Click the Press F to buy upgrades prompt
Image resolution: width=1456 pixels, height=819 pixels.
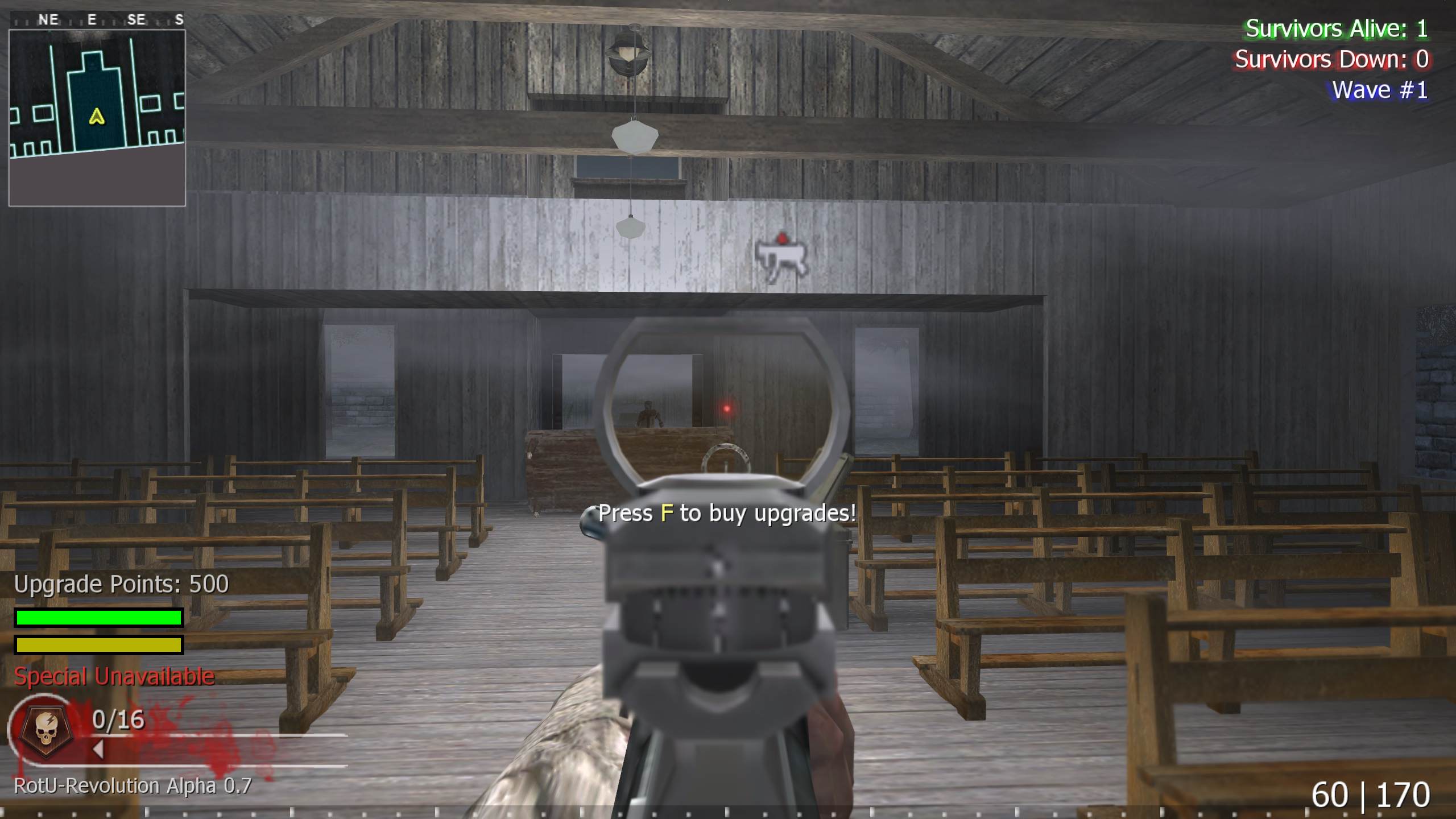coord(726,513)
